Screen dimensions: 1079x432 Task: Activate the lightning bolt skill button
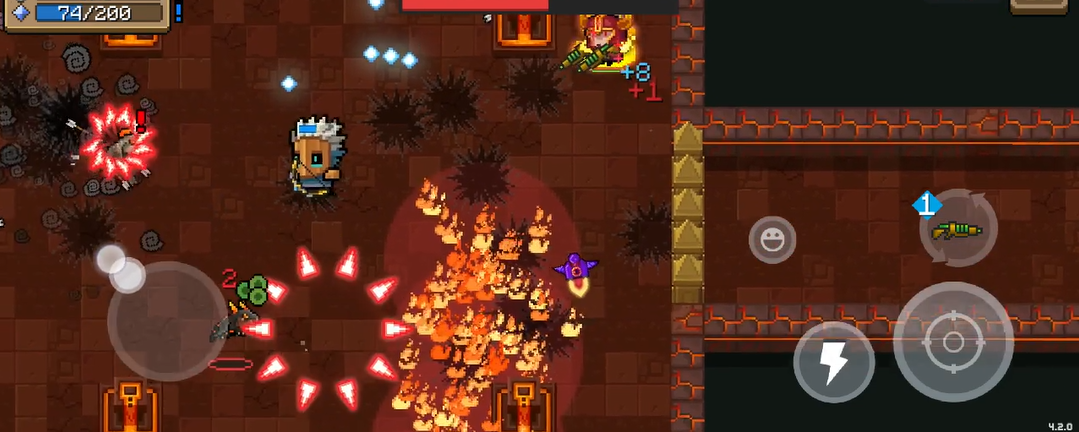[x=834, y=362]
